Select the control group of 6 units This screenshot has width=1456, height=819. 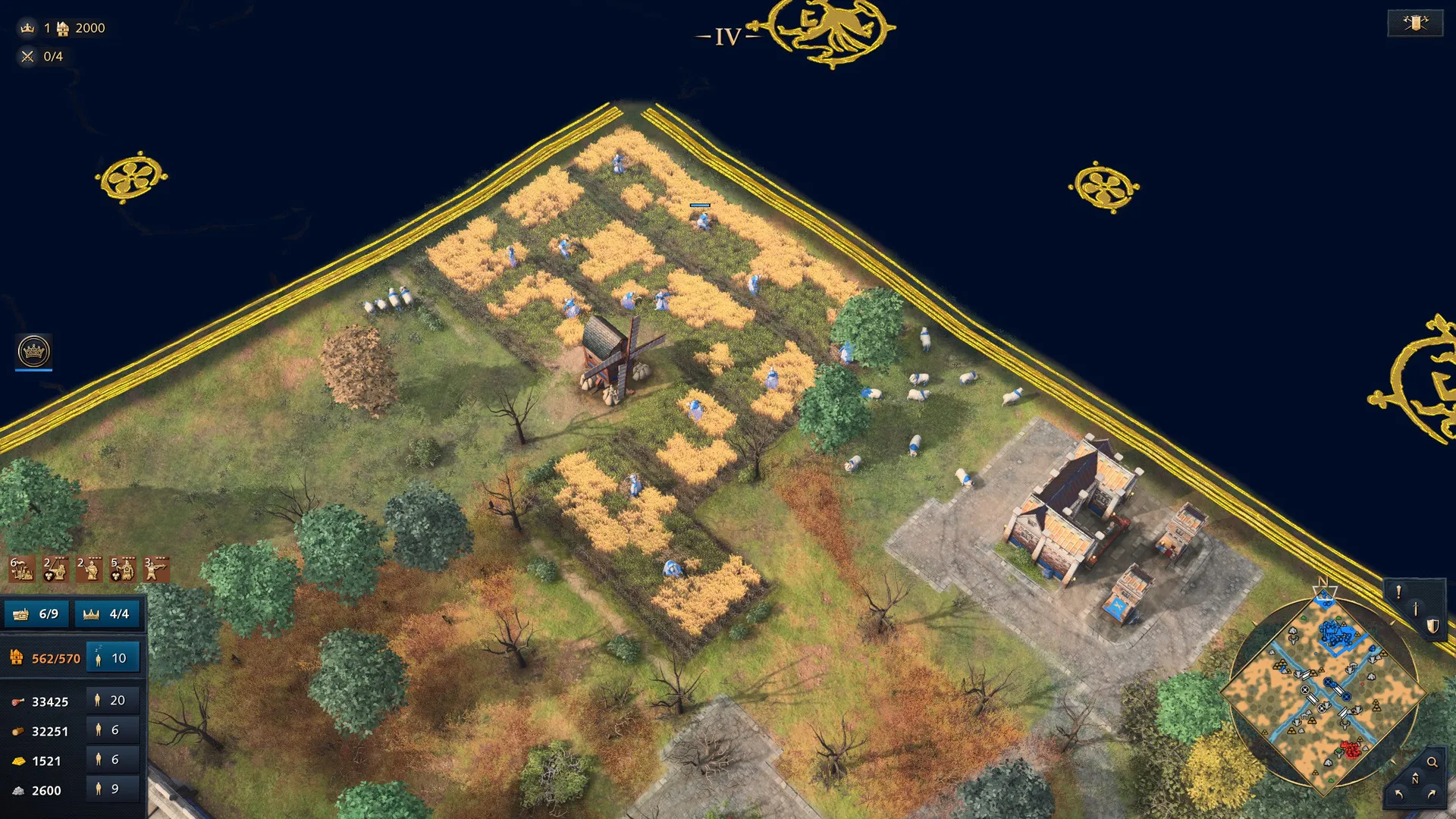(21, 569)
